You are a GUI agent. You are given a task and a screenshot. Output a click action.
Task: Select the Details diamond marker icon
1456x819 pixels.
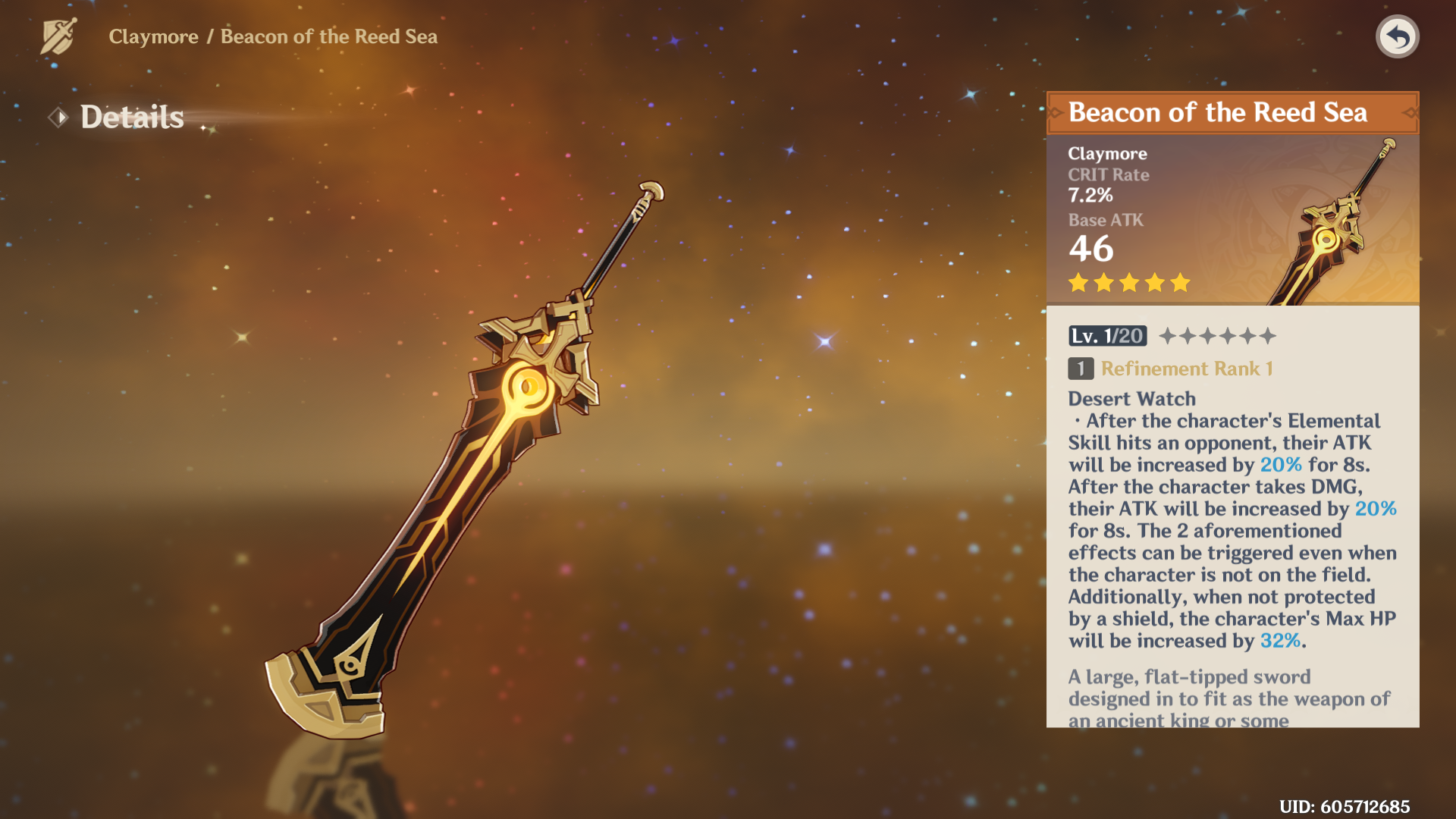click(x=59, y=118)
